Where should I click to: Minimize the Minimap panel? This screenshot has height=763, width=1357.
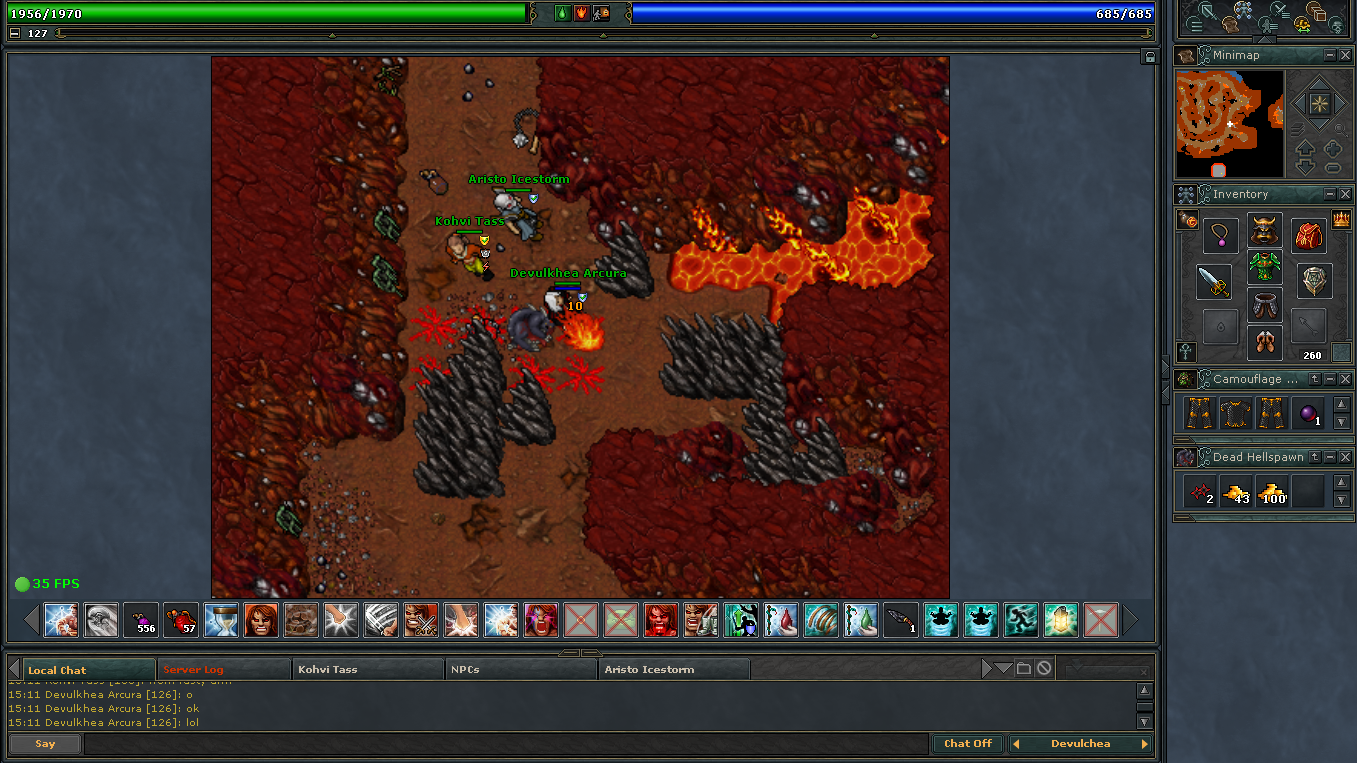click(1330, 55)
